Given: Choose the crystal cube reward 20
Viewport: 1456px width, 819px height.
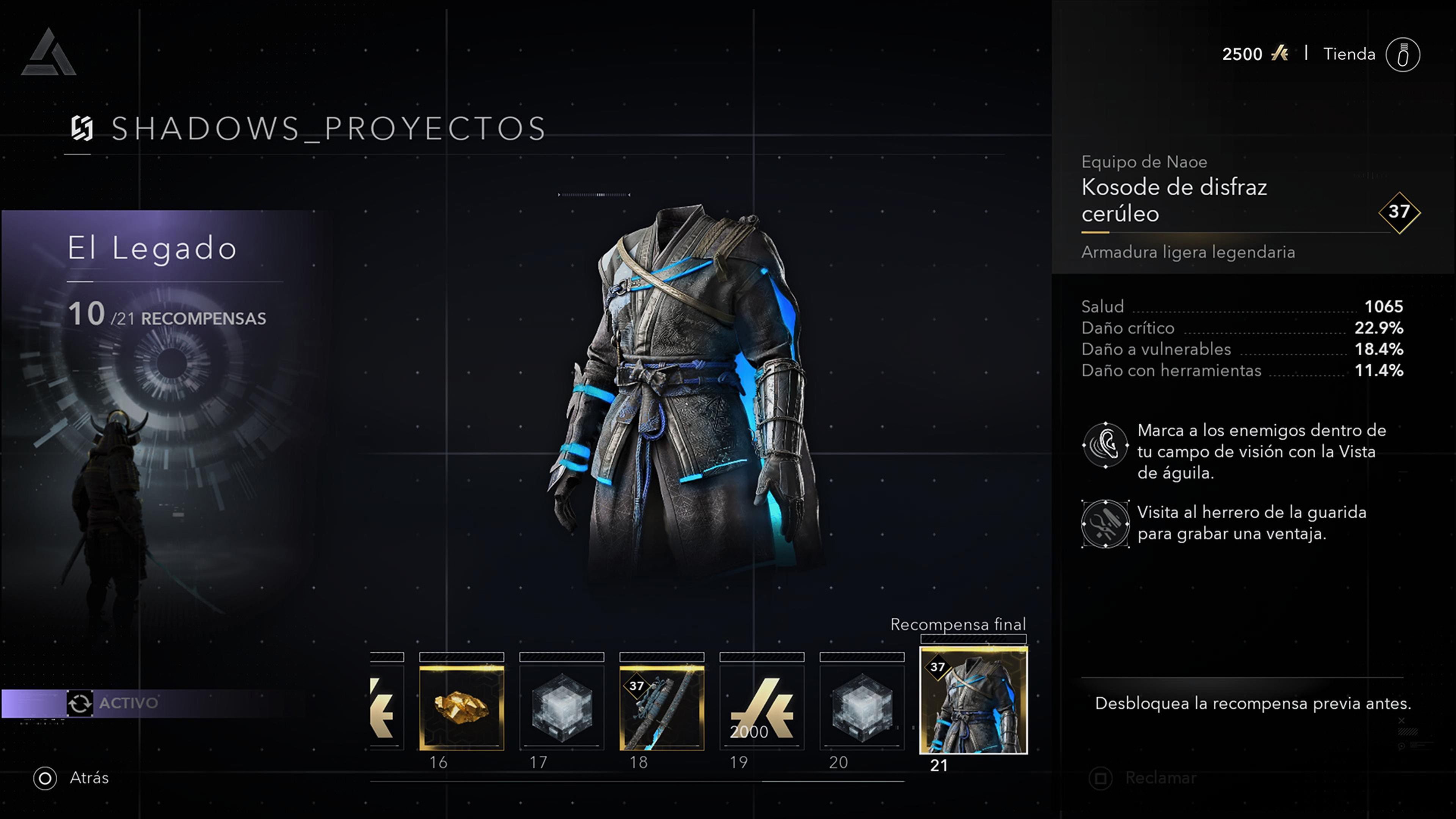Looking at the screenshot, I should (x=861, y=707).
